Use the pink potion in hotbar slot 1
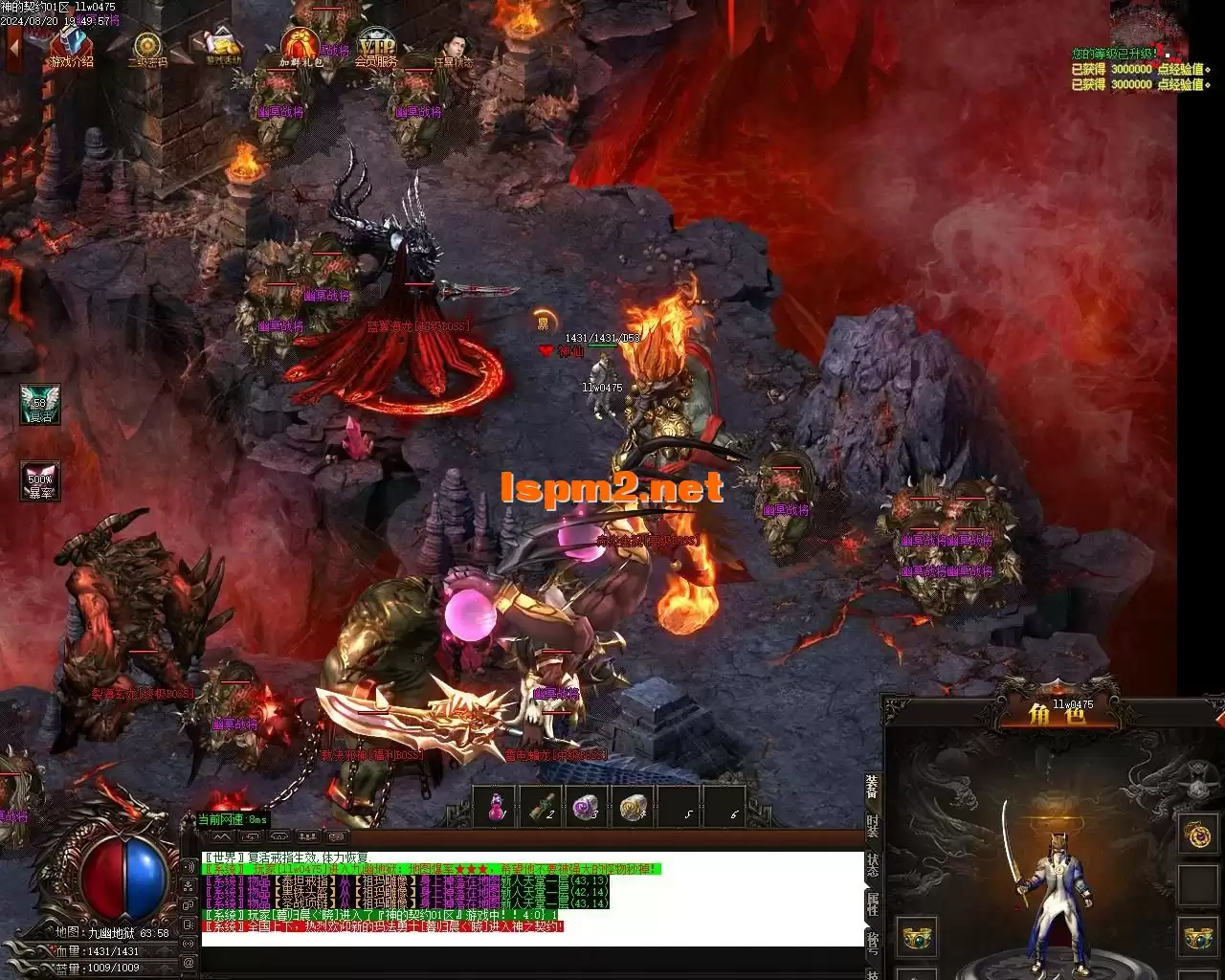Image resolution: width=1225 pixels, height=980 pixels. click(x=496, y=807)
